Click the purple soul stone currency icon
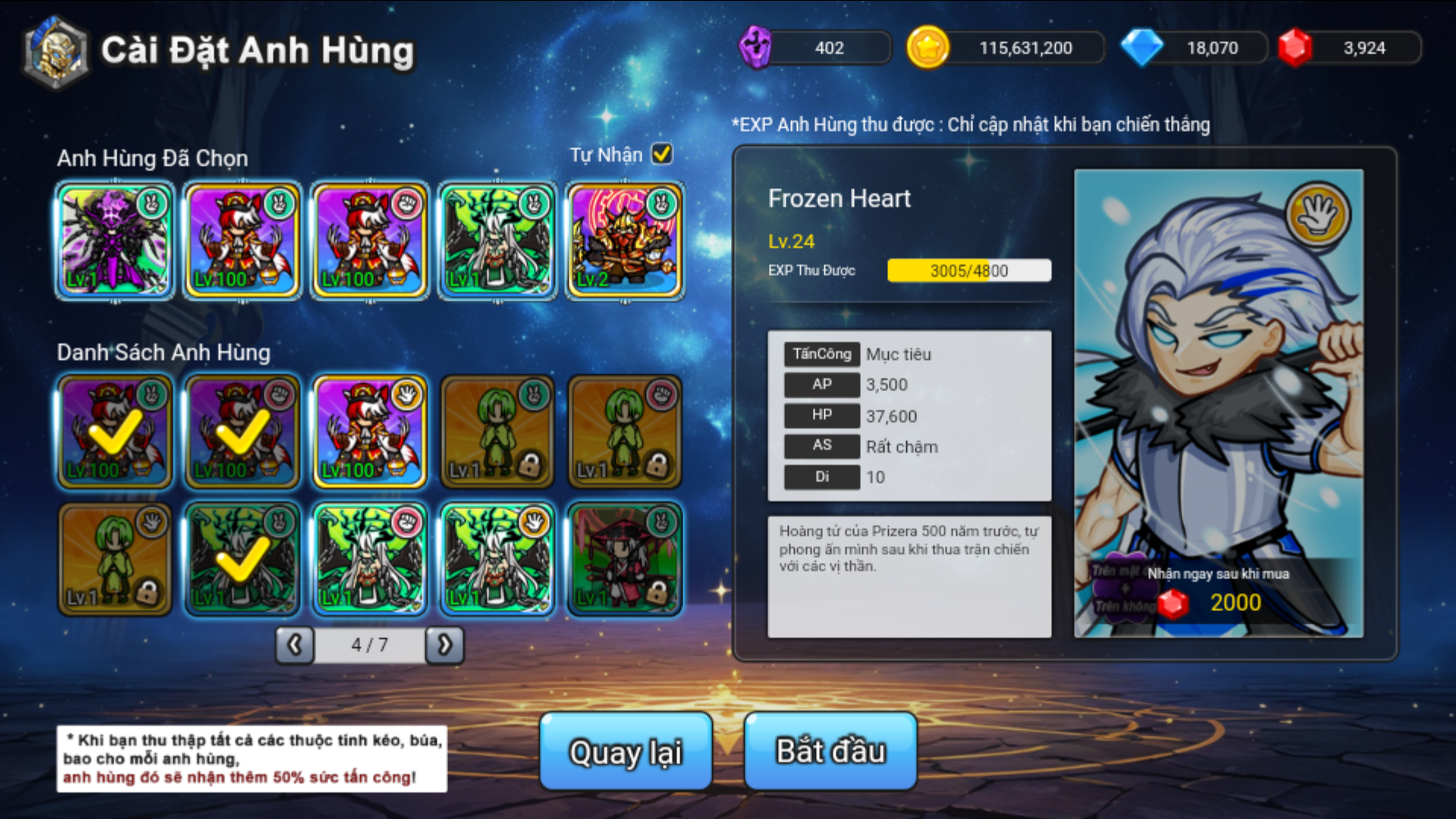The width and height of the screenshot is (1456, 819). click(x=757, y=47)
